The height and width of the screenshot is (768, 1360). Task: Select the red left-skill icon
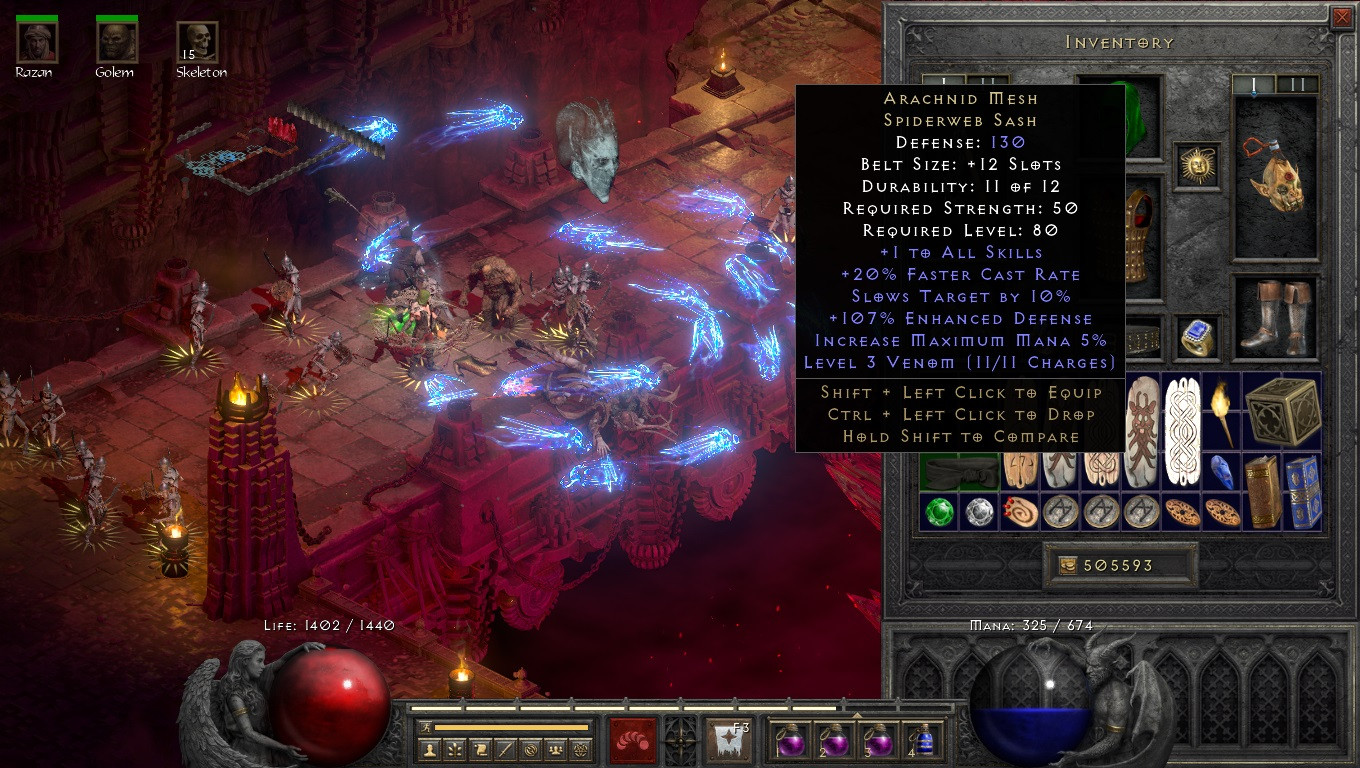(x=633, y=738)
